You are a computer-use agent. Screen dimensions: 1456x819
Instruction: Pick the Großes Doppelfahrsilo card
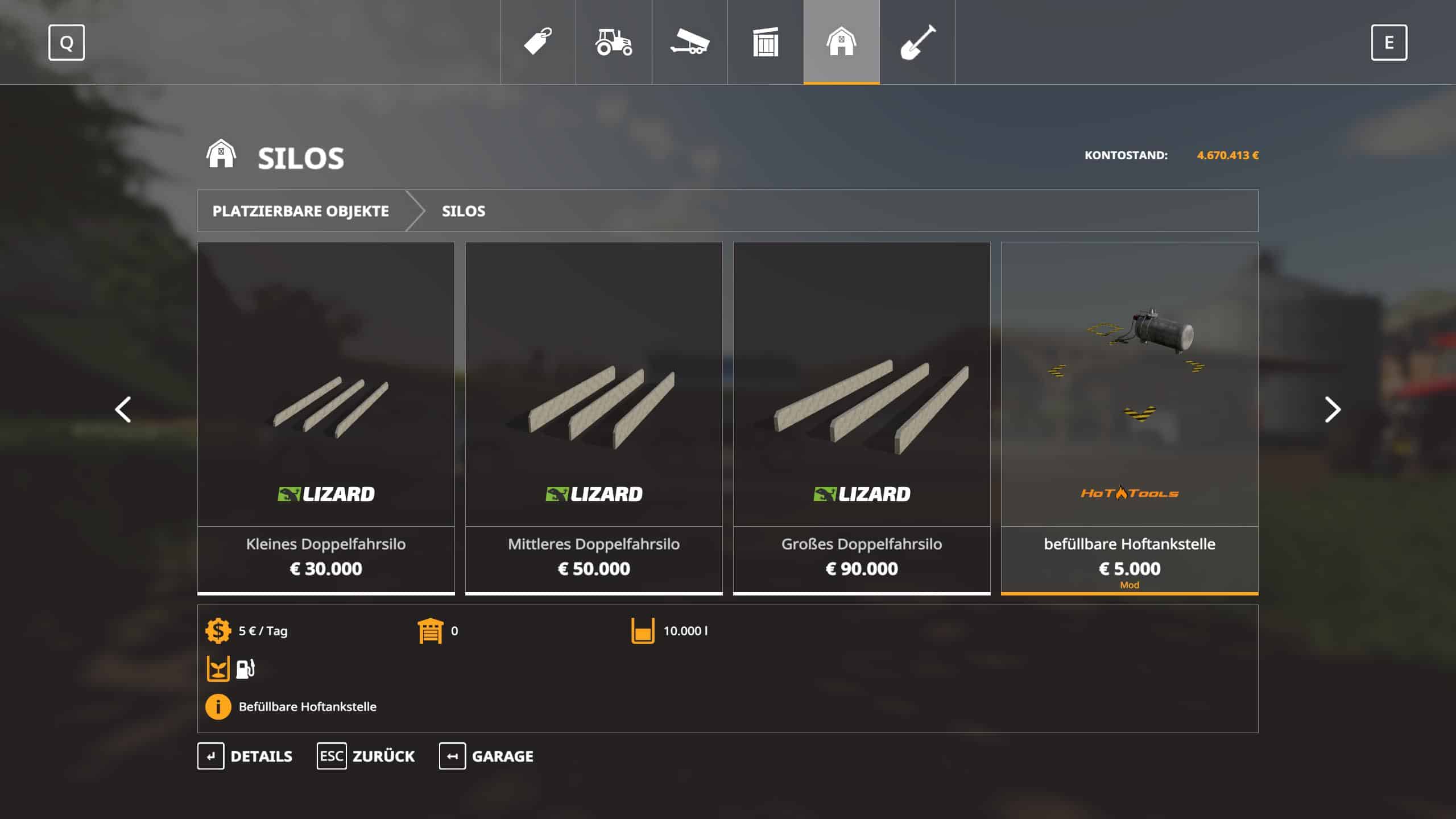[x=862, y=418]
